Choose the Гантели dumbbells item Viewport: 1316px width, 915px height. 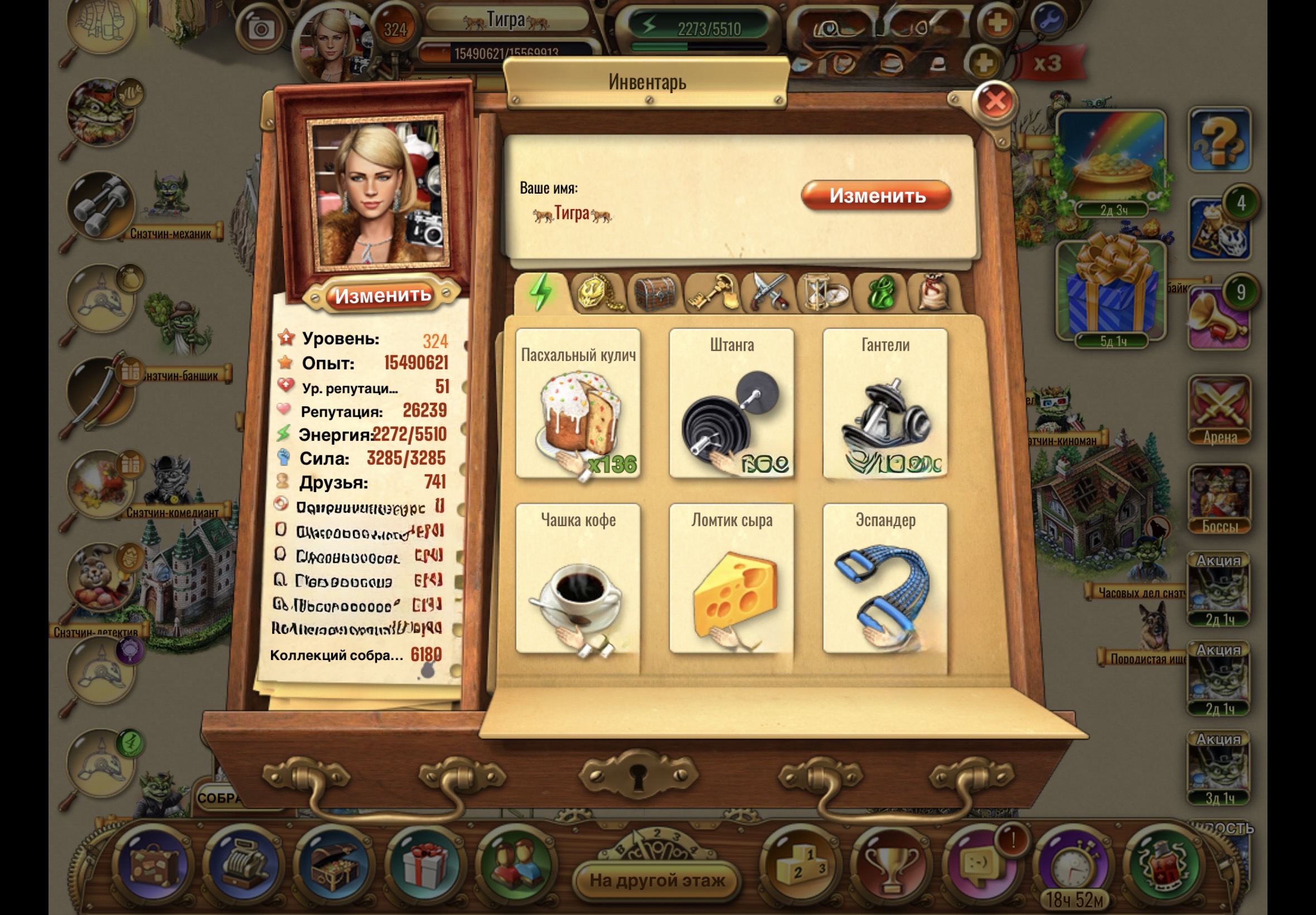(x=885, y=403)
